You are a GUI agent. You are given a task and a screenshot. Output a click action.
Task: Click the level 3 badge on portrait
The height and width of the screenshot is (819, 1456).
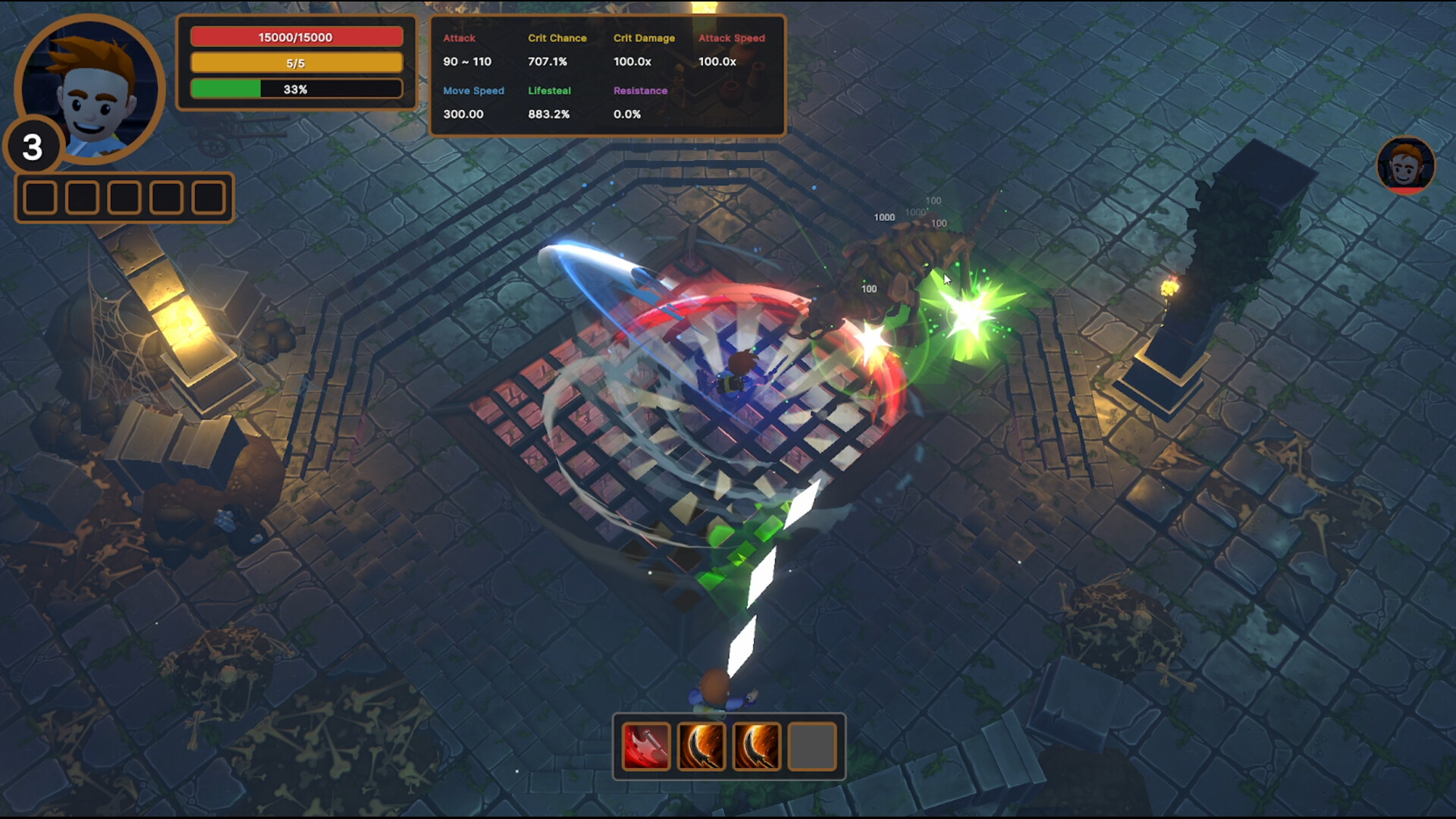33,146
